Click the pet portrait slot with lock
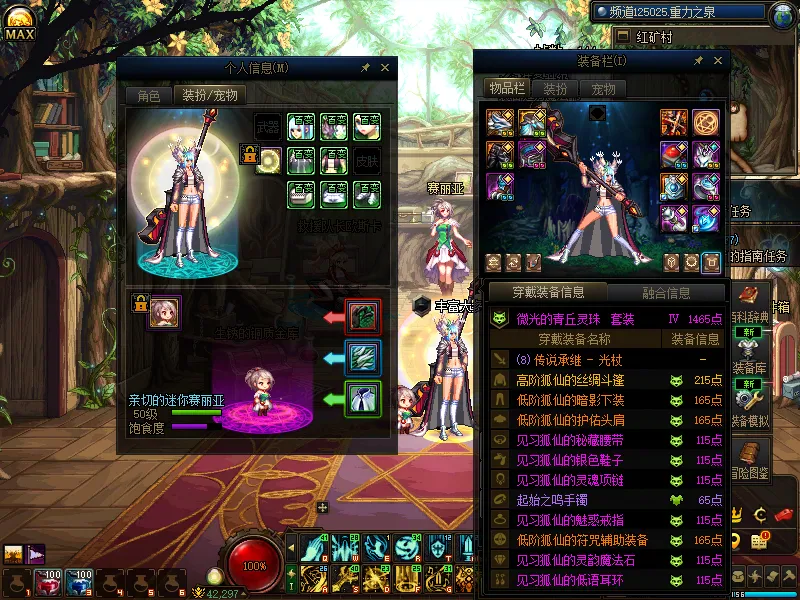Image resolution: width=800 pixels, height=600 pixels. [165, 312]
